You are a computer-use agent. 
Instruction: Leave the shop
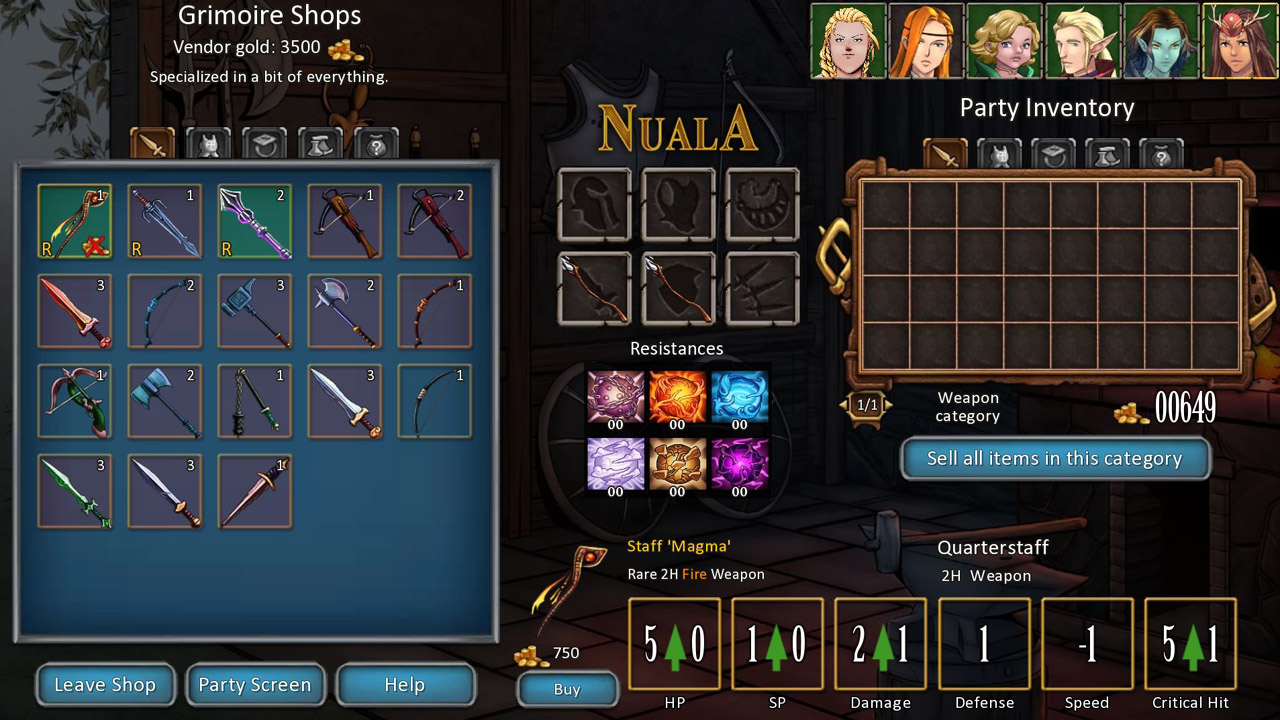coord(105,685)
